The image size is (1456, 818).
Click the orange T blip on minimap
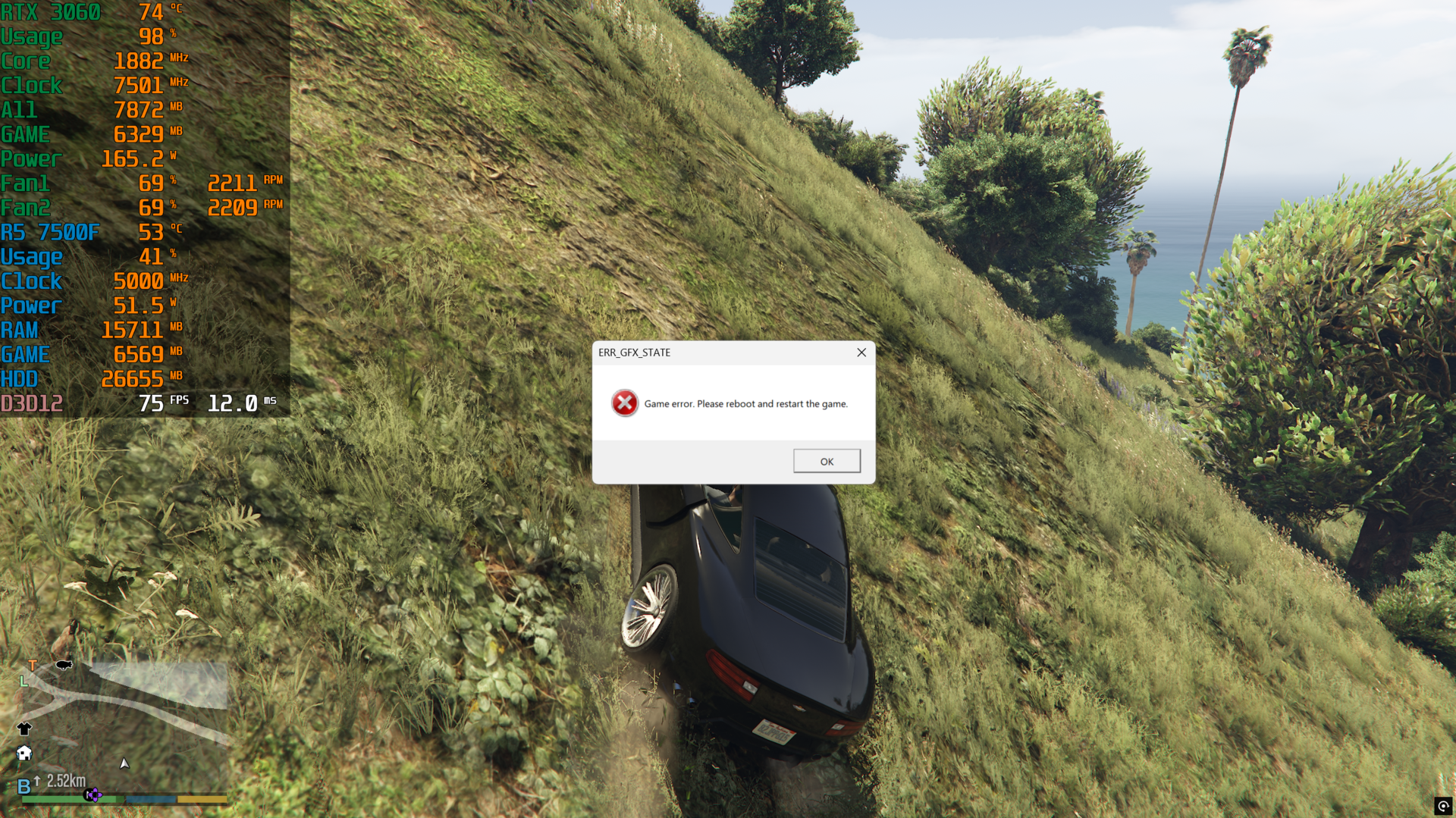[x=33, y=666]
